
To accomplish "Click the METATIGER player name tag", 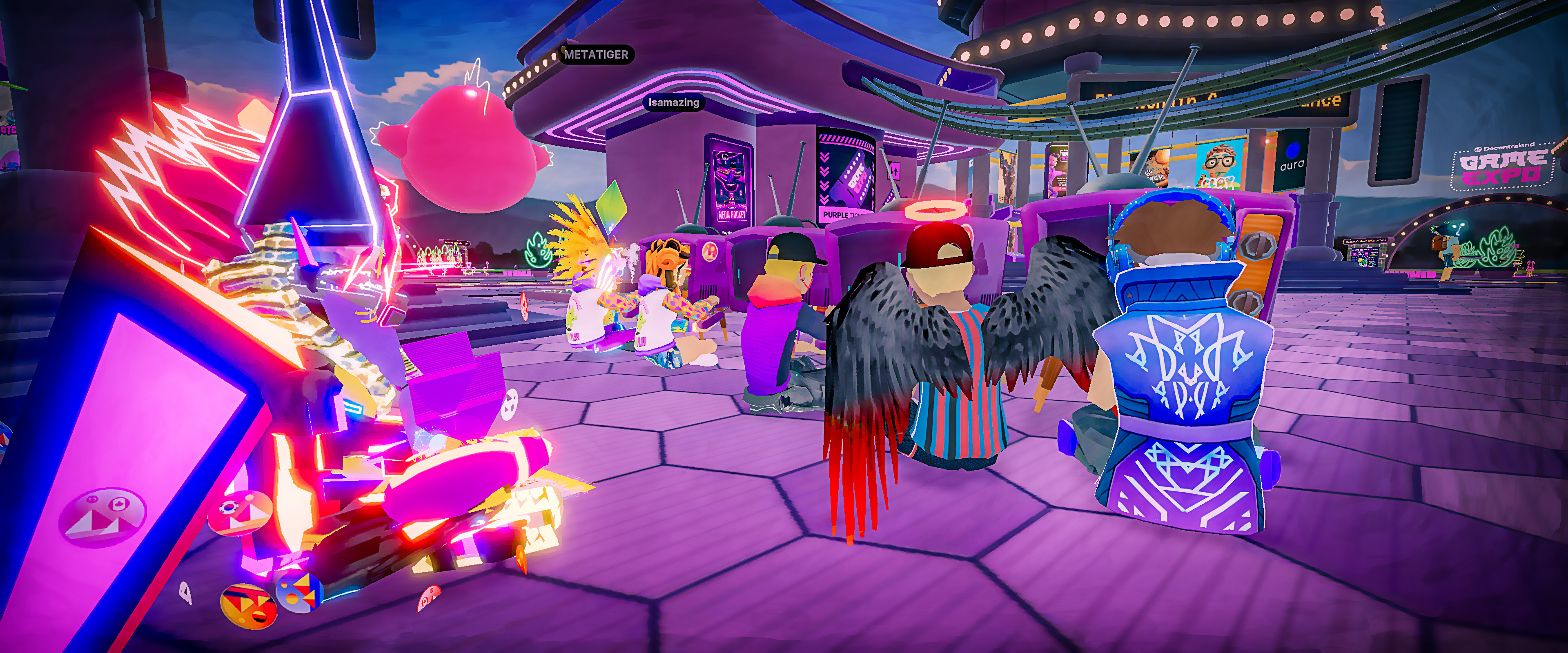I will click(596, 55).
